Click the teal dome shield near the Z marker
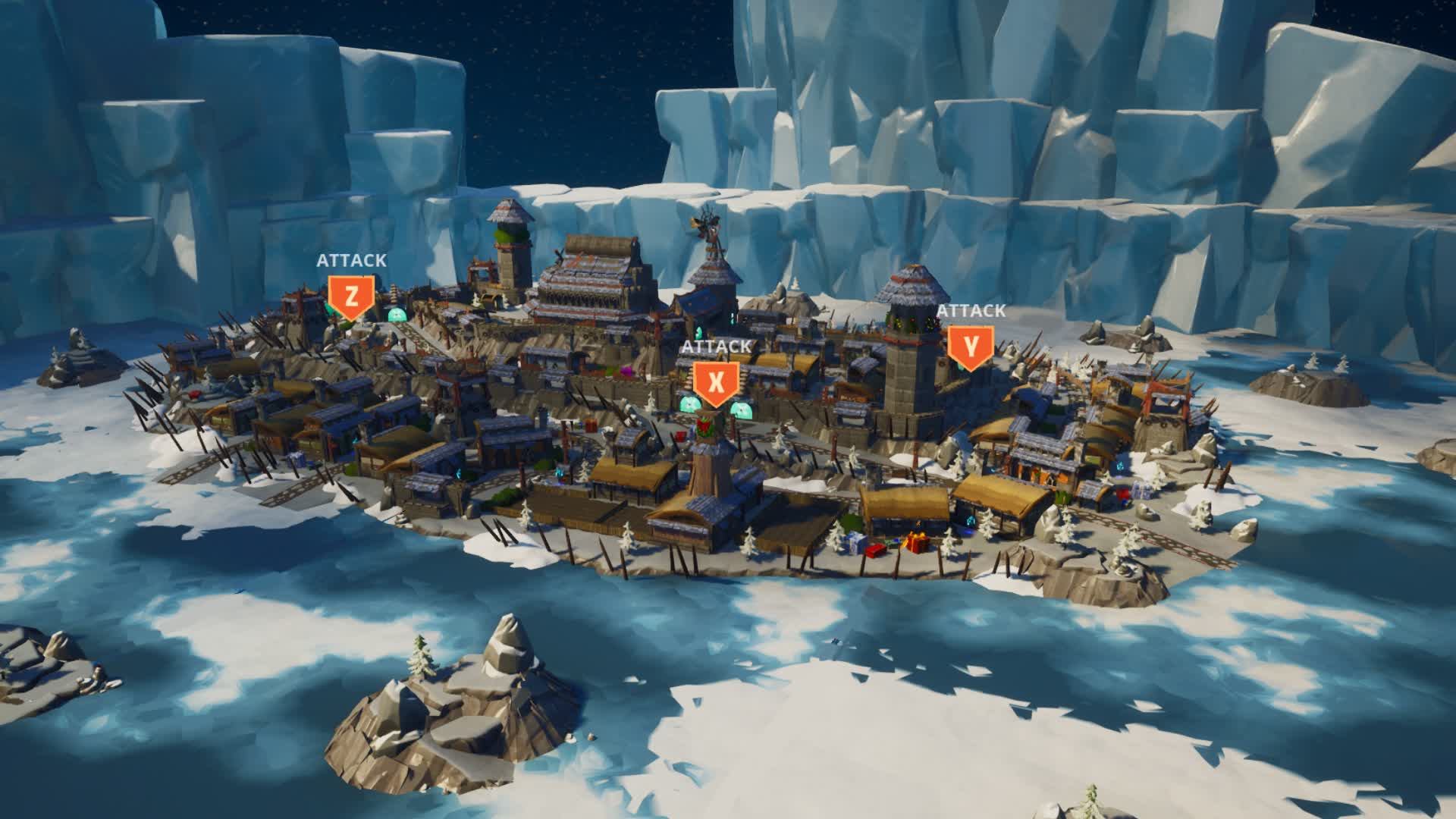The height and width of the screenshot is (819, 1456). click(397, 315)
